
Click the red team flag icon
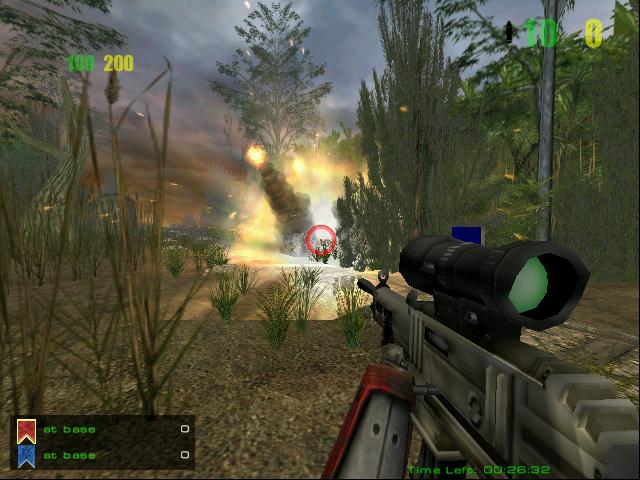tap(27, 430)
